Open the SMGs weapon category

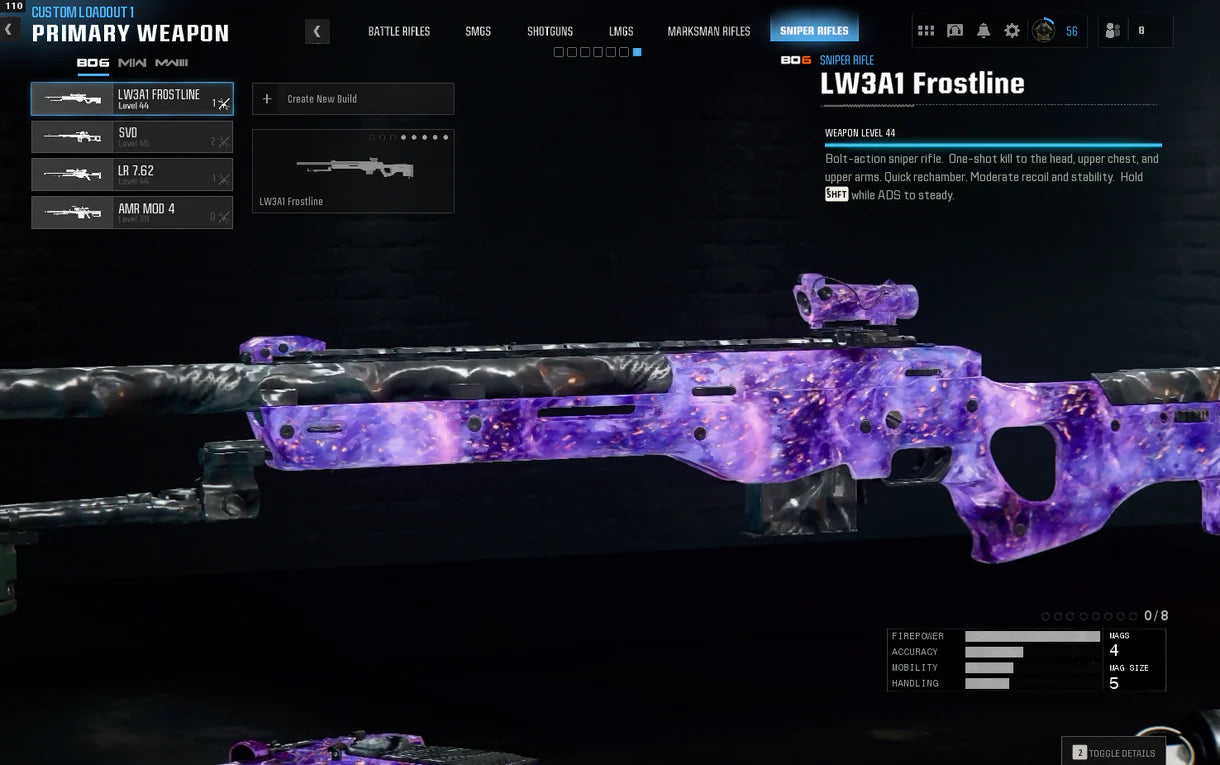click(478, 31)
